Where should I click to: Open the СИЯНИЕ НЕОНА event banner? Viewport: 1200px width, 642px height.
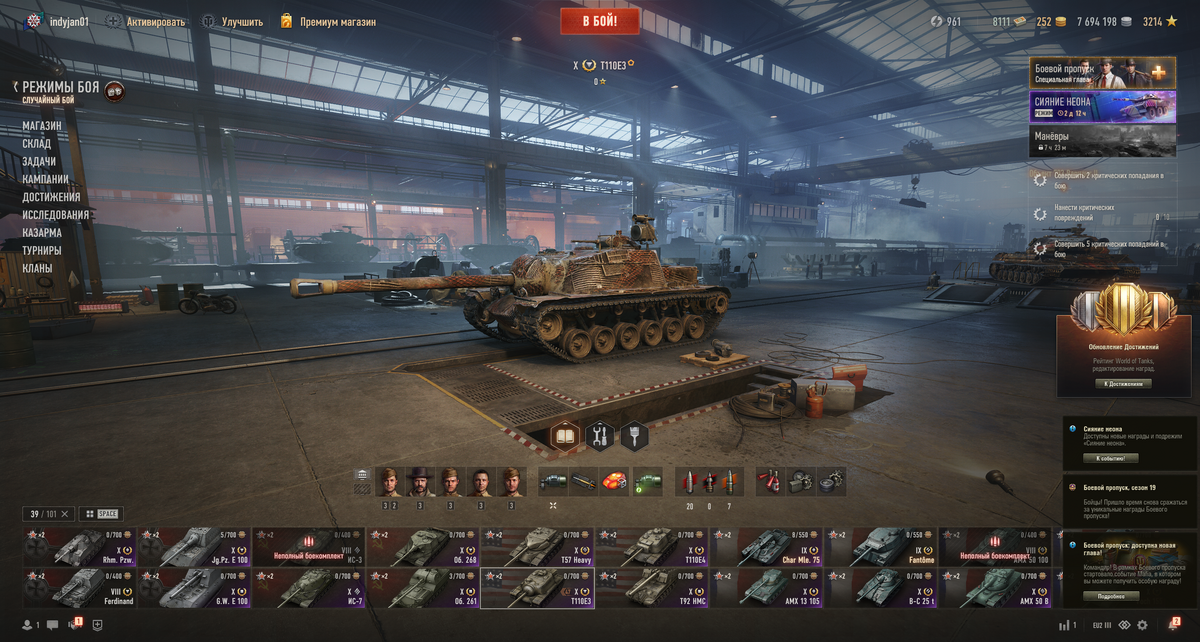click(1102, 107)
